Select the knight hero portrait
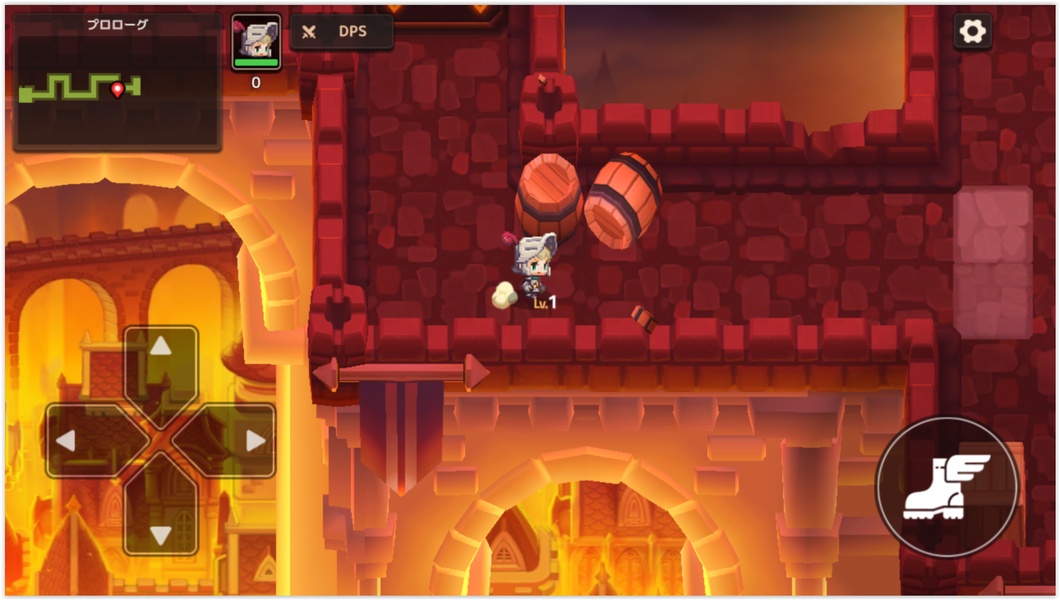The width and height of the screenshot is (1060, 600). click(x=256, y=42)
